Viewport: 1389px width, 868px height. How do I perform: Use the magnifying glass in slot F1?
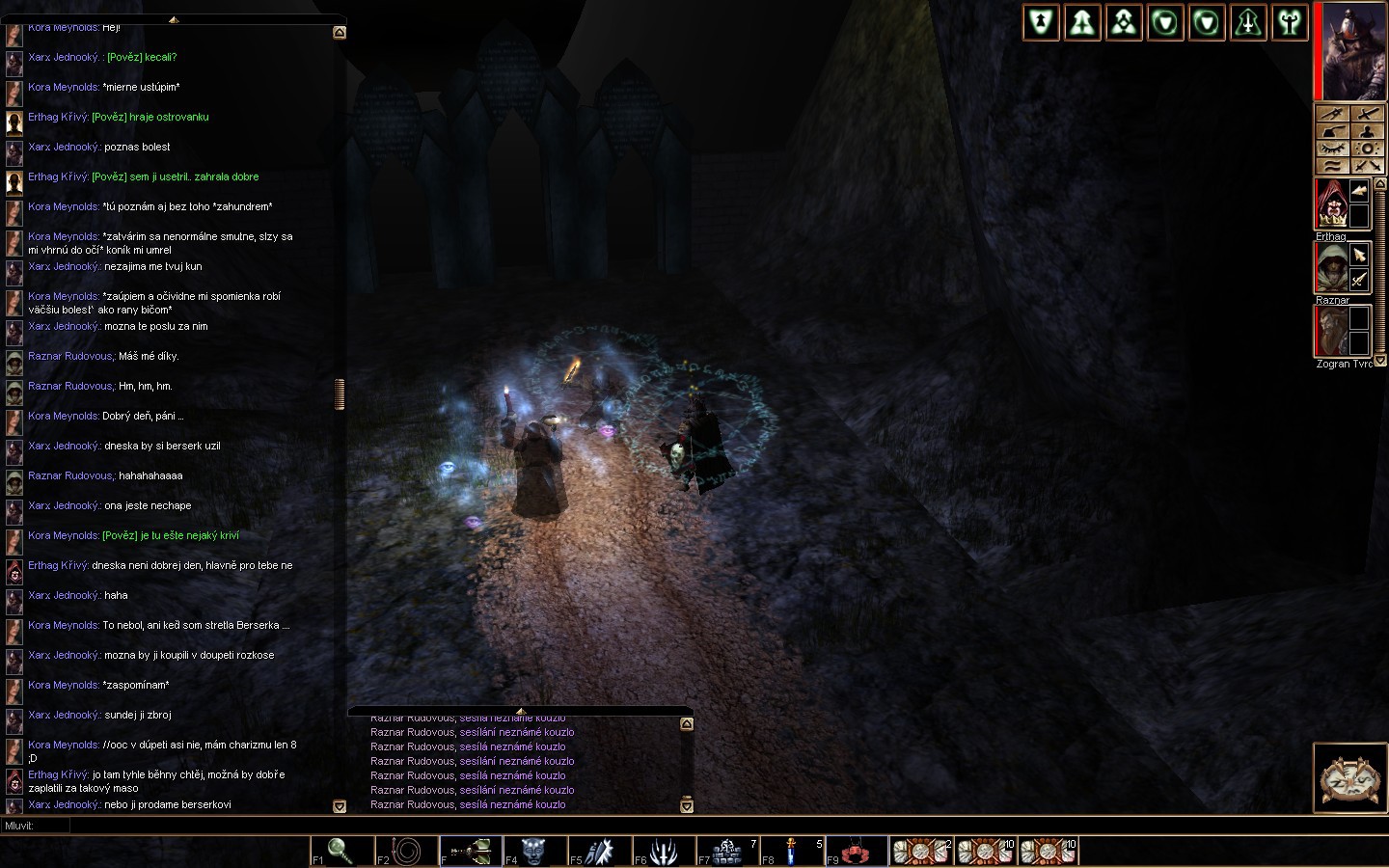pos(339,851)
